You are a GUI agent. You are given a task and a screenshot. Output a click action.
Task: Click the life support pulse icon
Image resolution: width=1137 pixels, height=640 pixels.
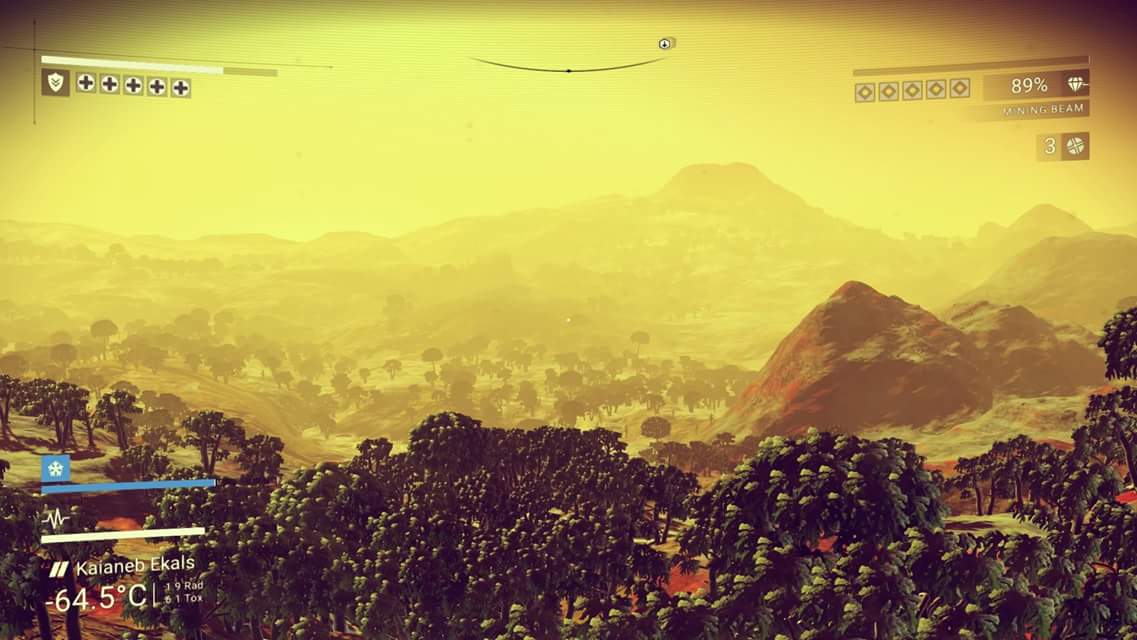click(56, 518)
